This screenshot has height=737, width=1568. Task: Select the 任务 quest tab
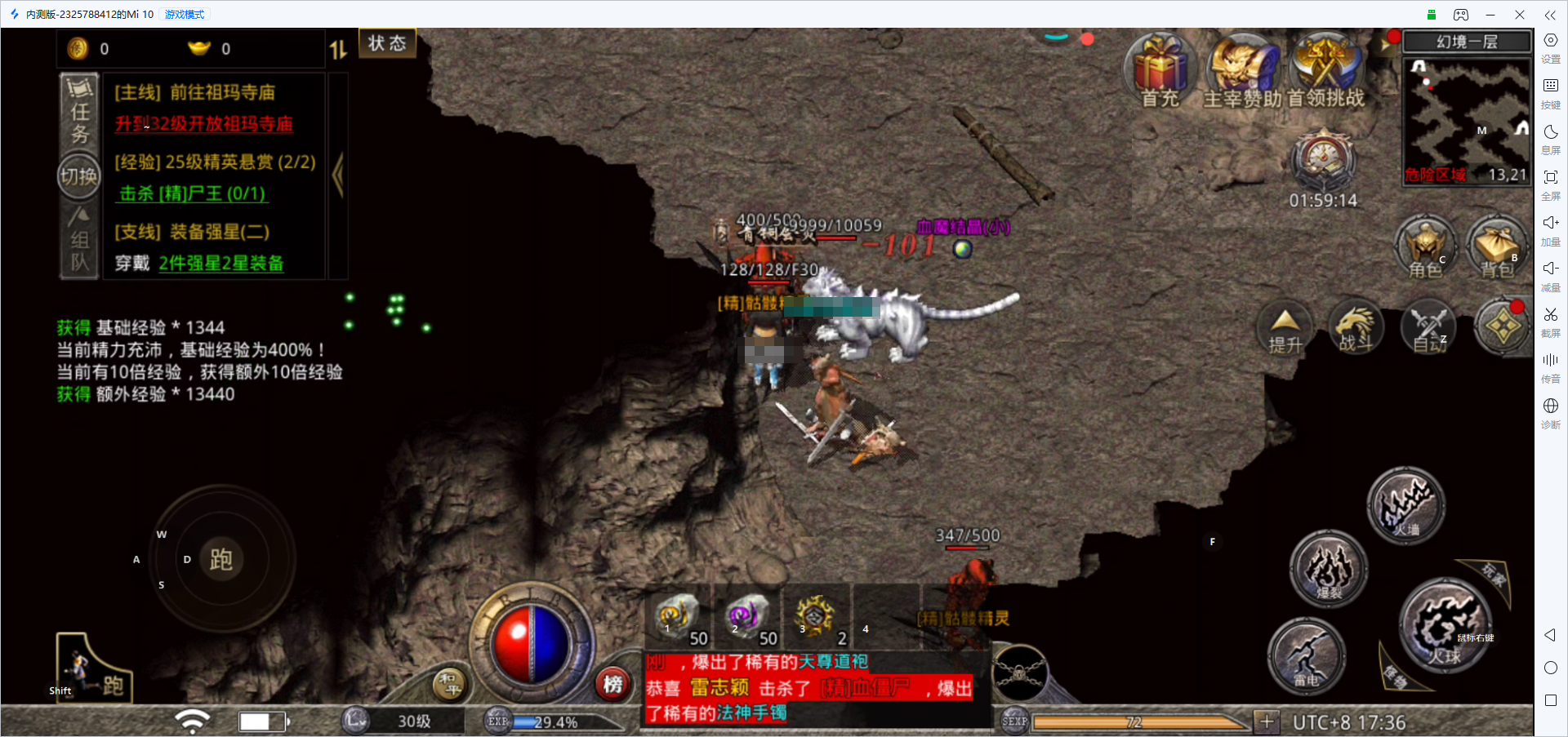tap(79, 113)
